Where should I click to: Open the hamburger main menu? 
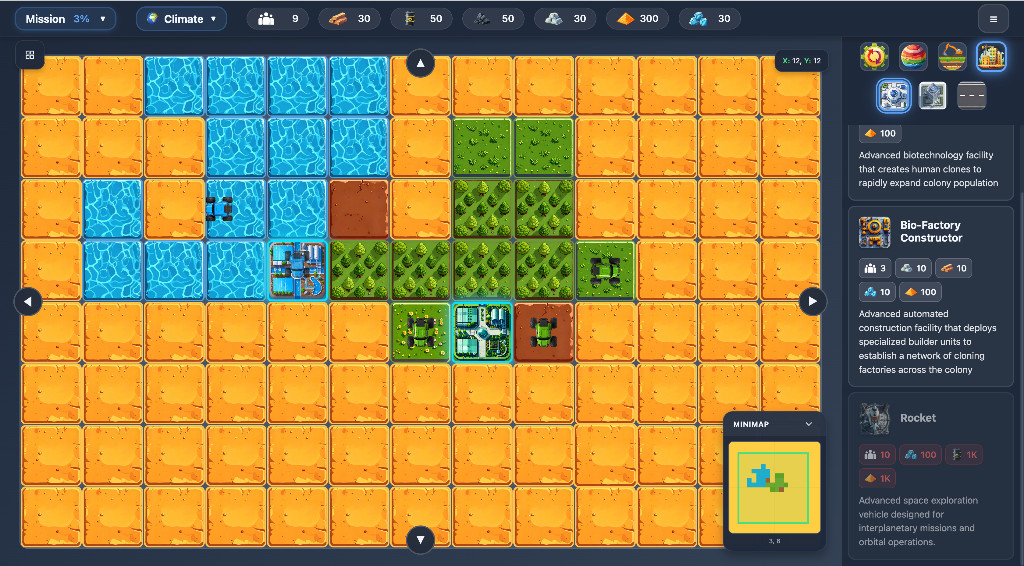tap(992, 19)
